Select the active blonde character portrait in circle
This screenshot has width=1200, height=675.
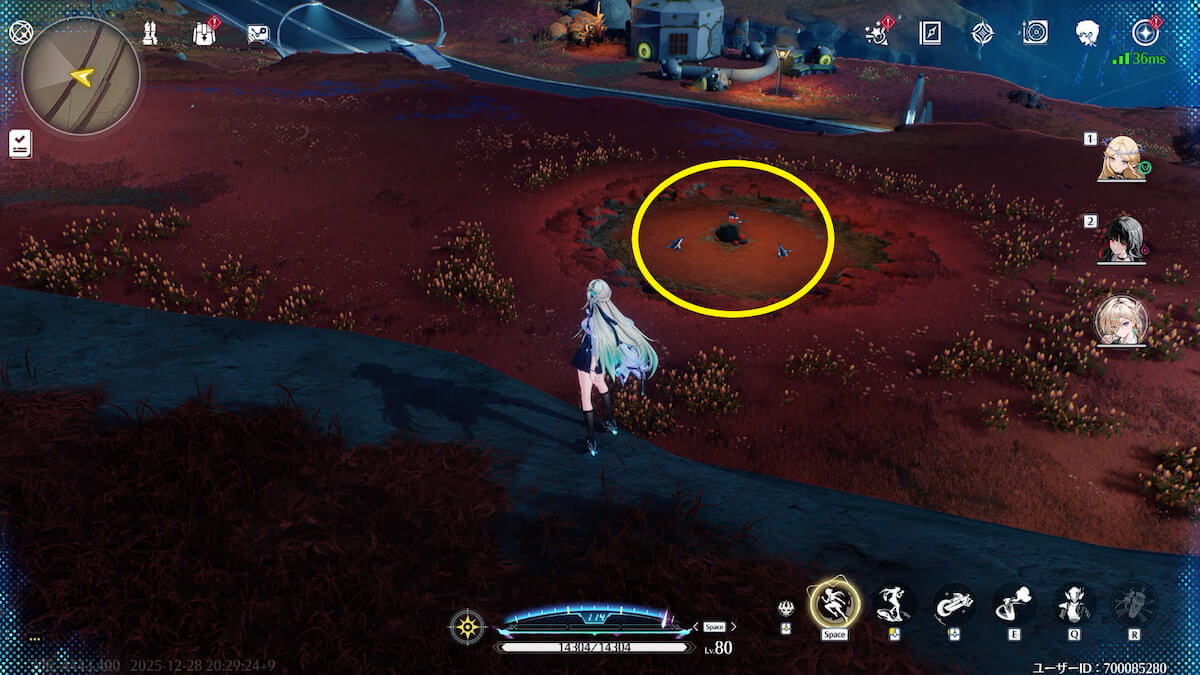point(1120,320)
